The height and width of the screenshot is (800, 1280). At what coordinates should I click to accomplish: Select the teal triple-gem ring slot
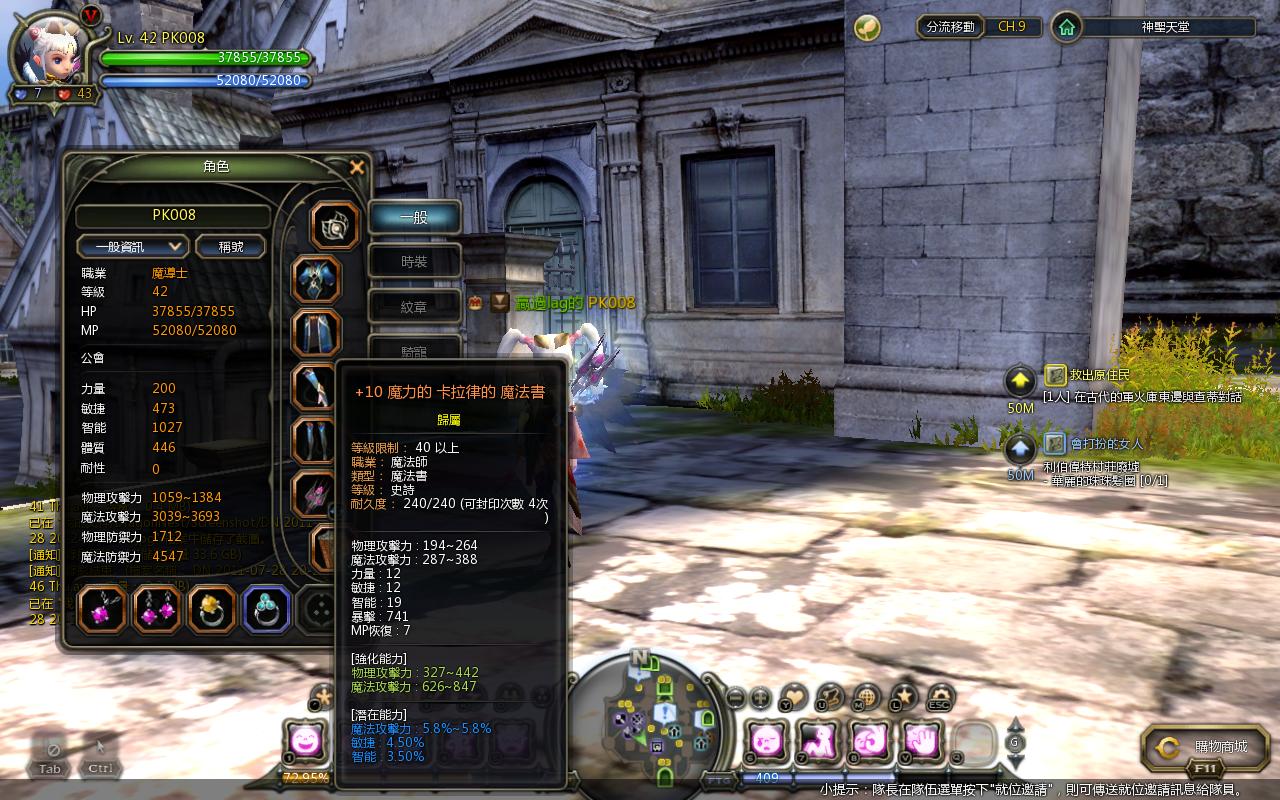(x=267, y=610)
